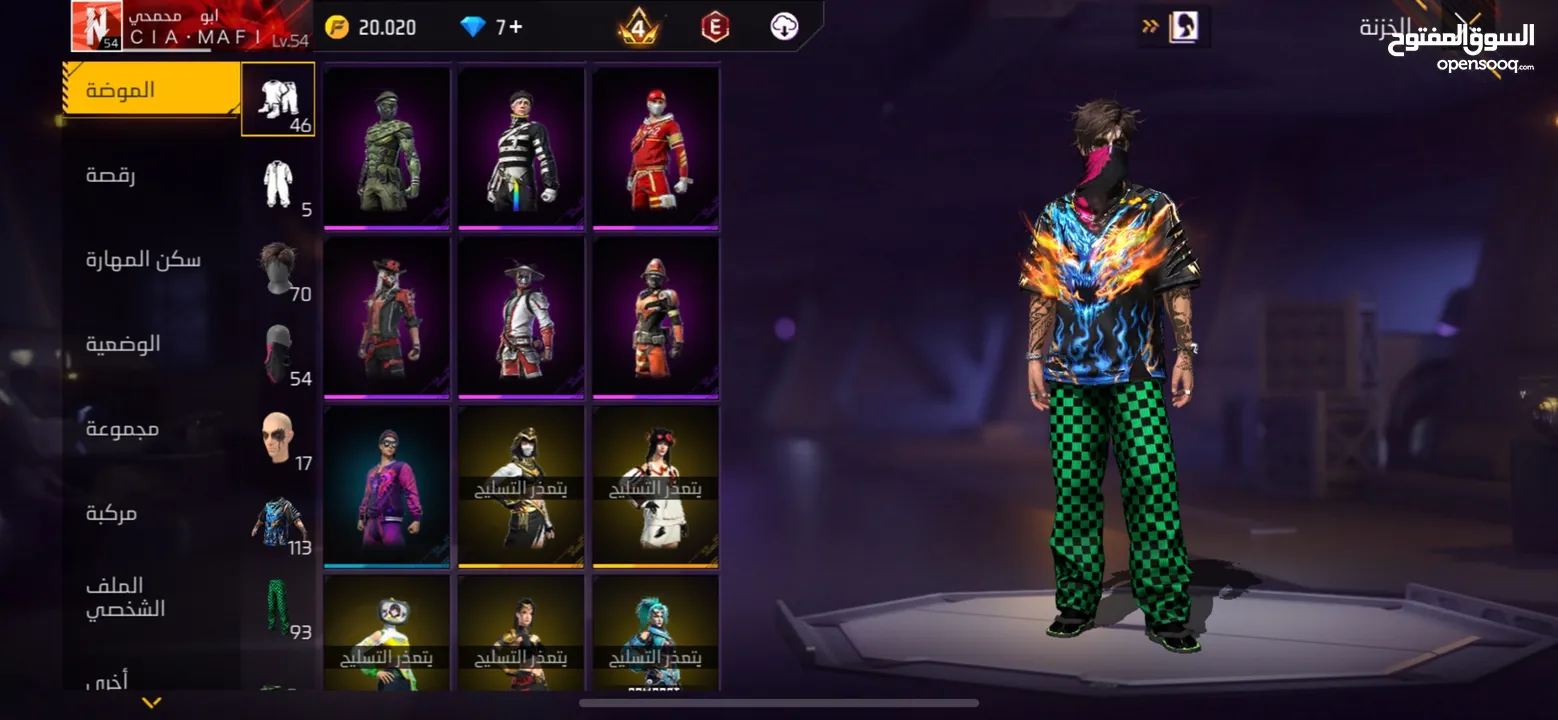Show the hair items subcategory showing 70
1558x720 pixels.
pos(278,269)
